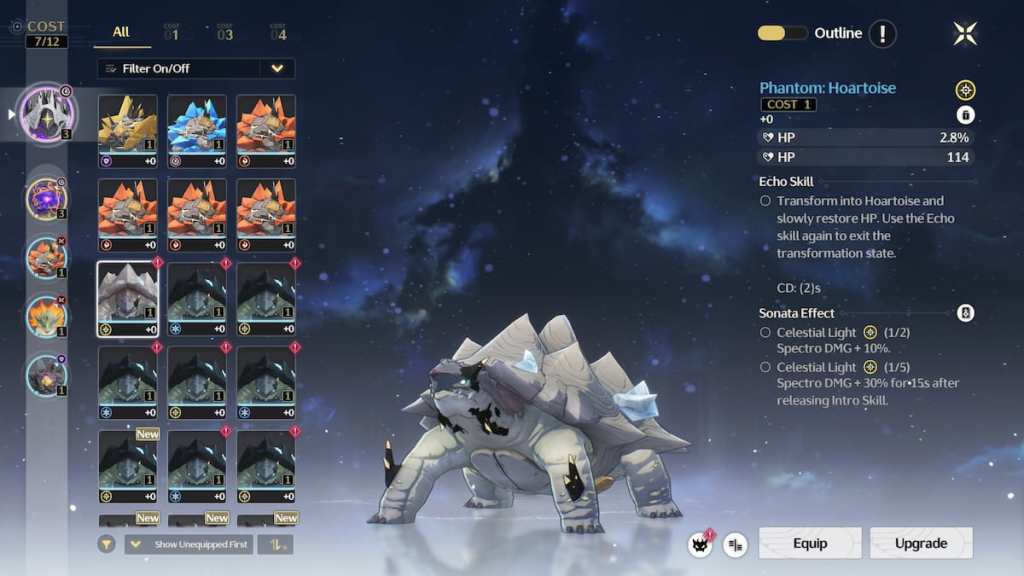Open the Sonata Effect detail icon
The height and width of the screenshot is (576, 1024).
click(965, 313)
